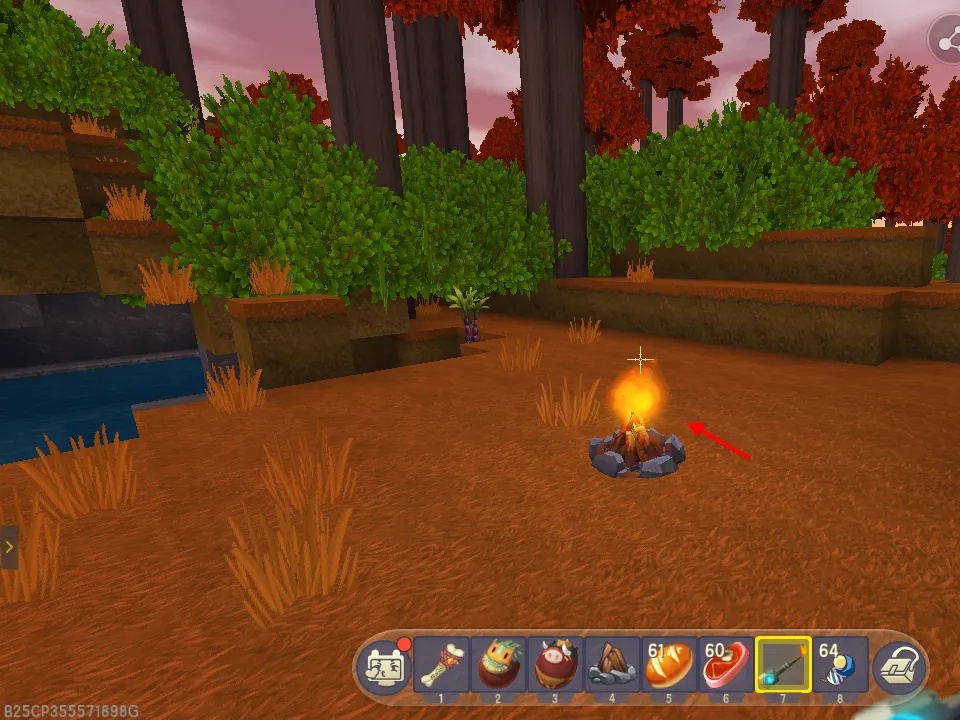
Task: Select the raw meat stack in slot 6
Action: coord(726,664)
